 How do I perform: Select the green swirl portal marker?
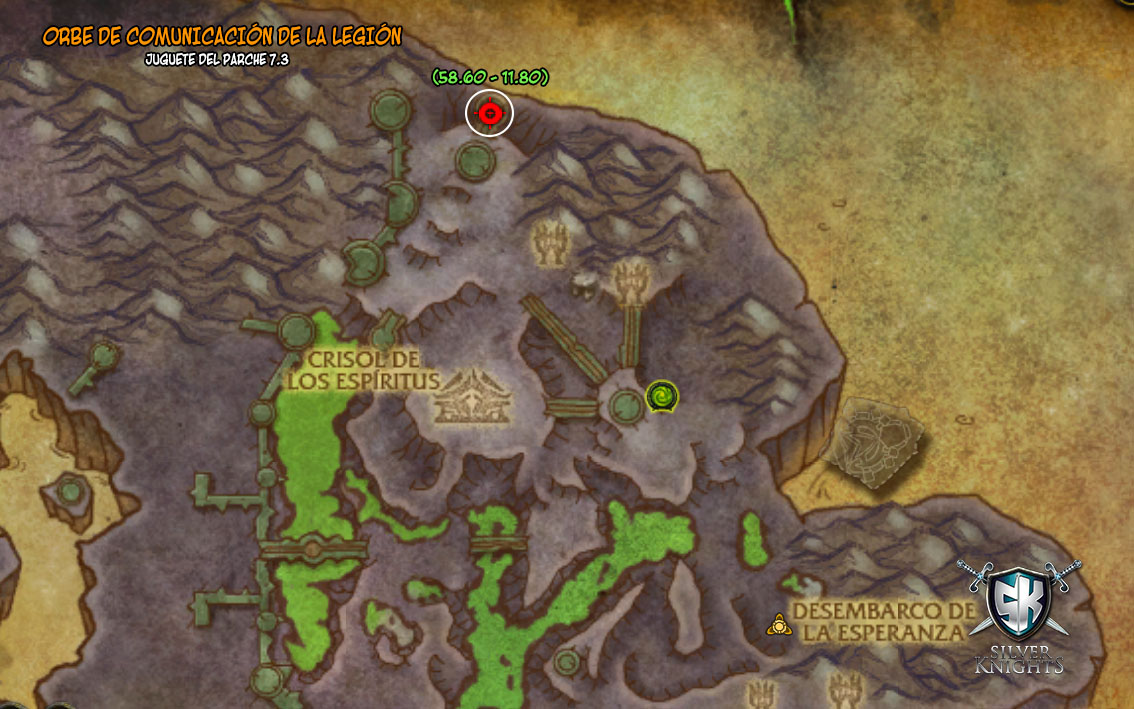point(662,397)
